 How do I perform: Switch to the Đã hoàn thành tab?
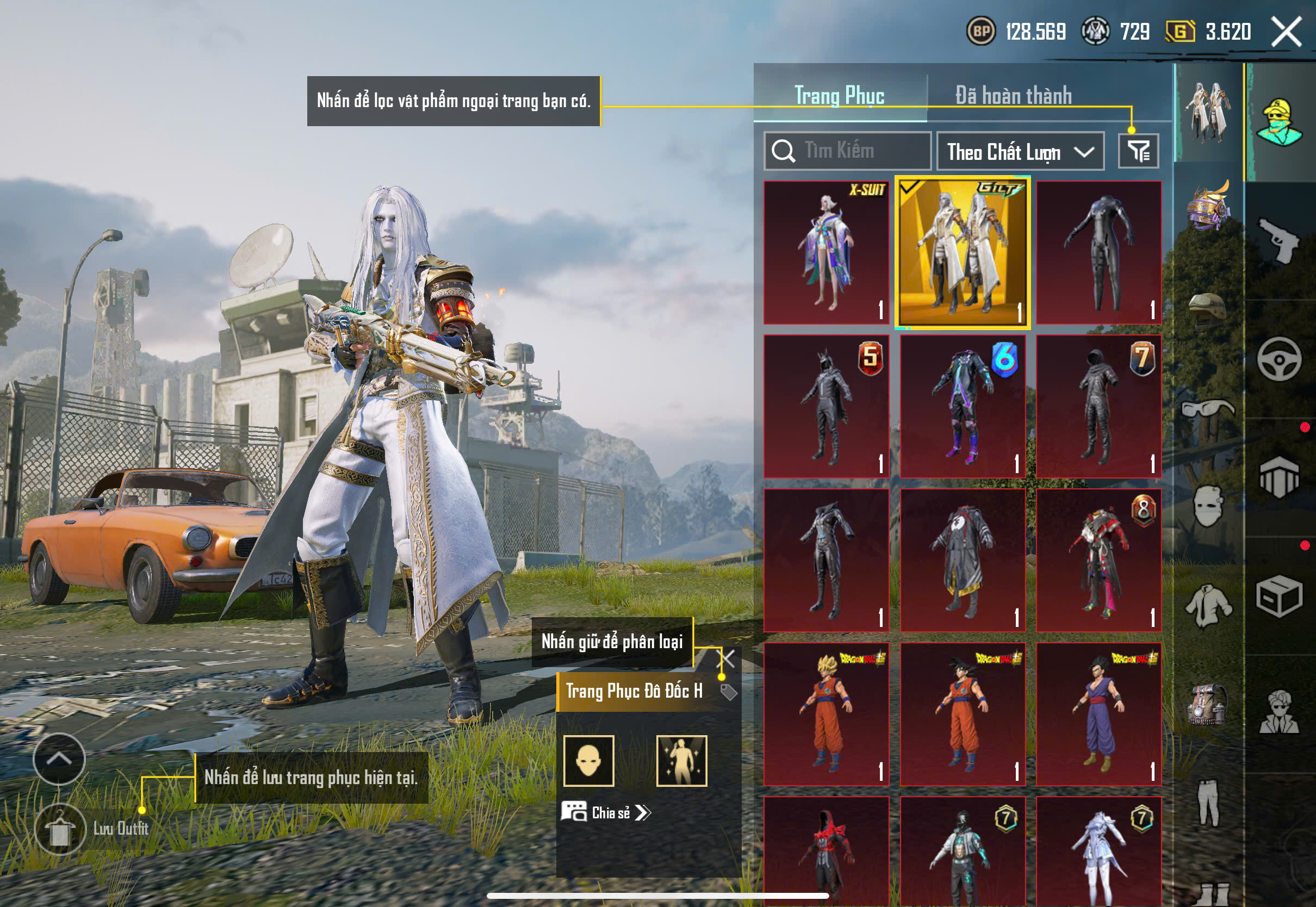(1013, 95)
